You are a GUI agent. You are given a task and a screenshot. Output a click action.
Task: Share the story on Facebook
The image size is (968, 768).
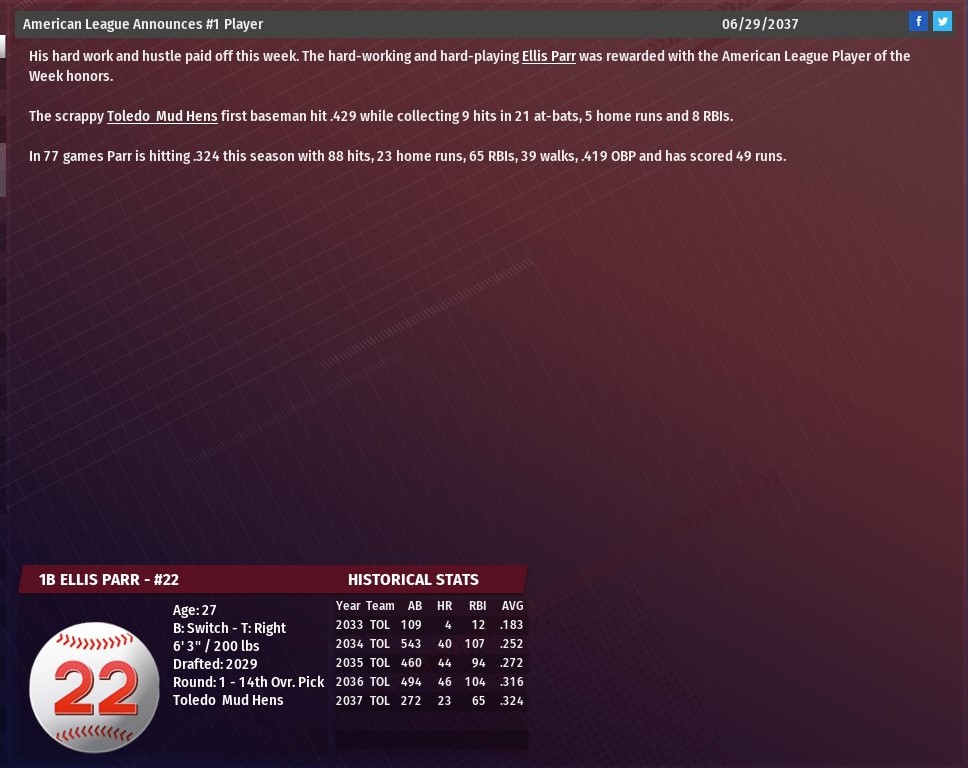coord(918,21)
